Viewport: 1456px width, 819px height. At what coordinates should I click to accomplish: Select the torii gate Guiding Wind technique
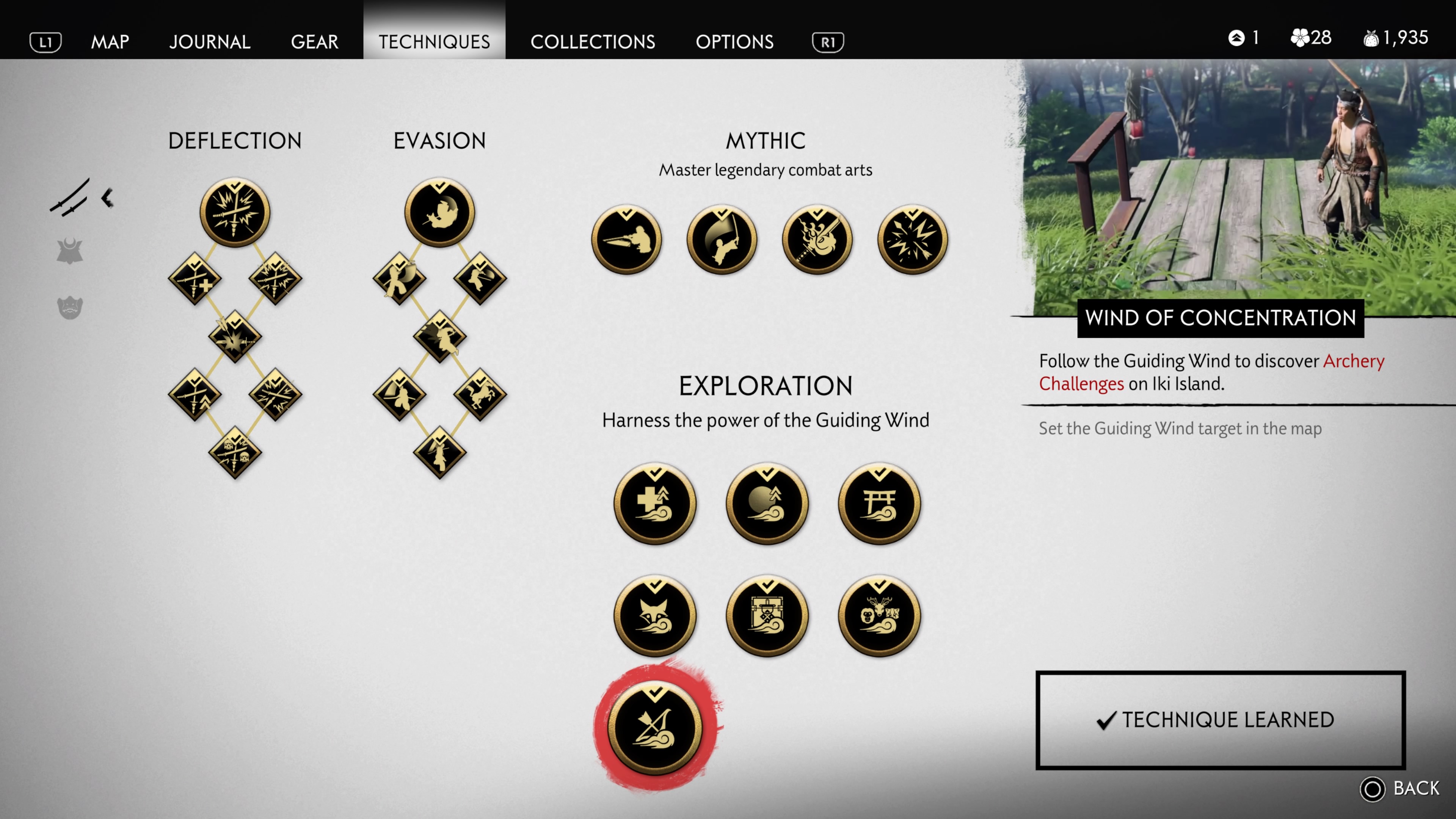click(879, 504)
